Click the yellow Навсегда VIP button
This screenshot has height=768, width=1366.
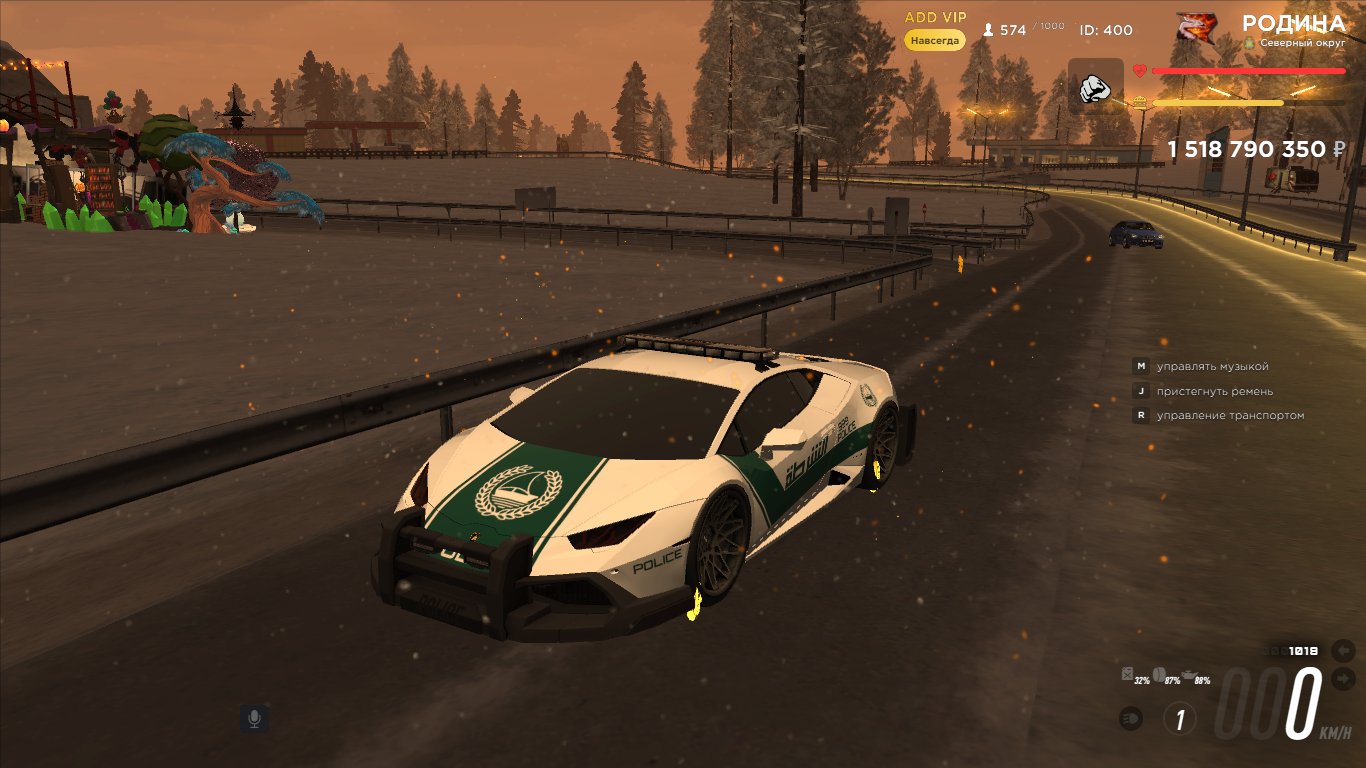point(935,41)
